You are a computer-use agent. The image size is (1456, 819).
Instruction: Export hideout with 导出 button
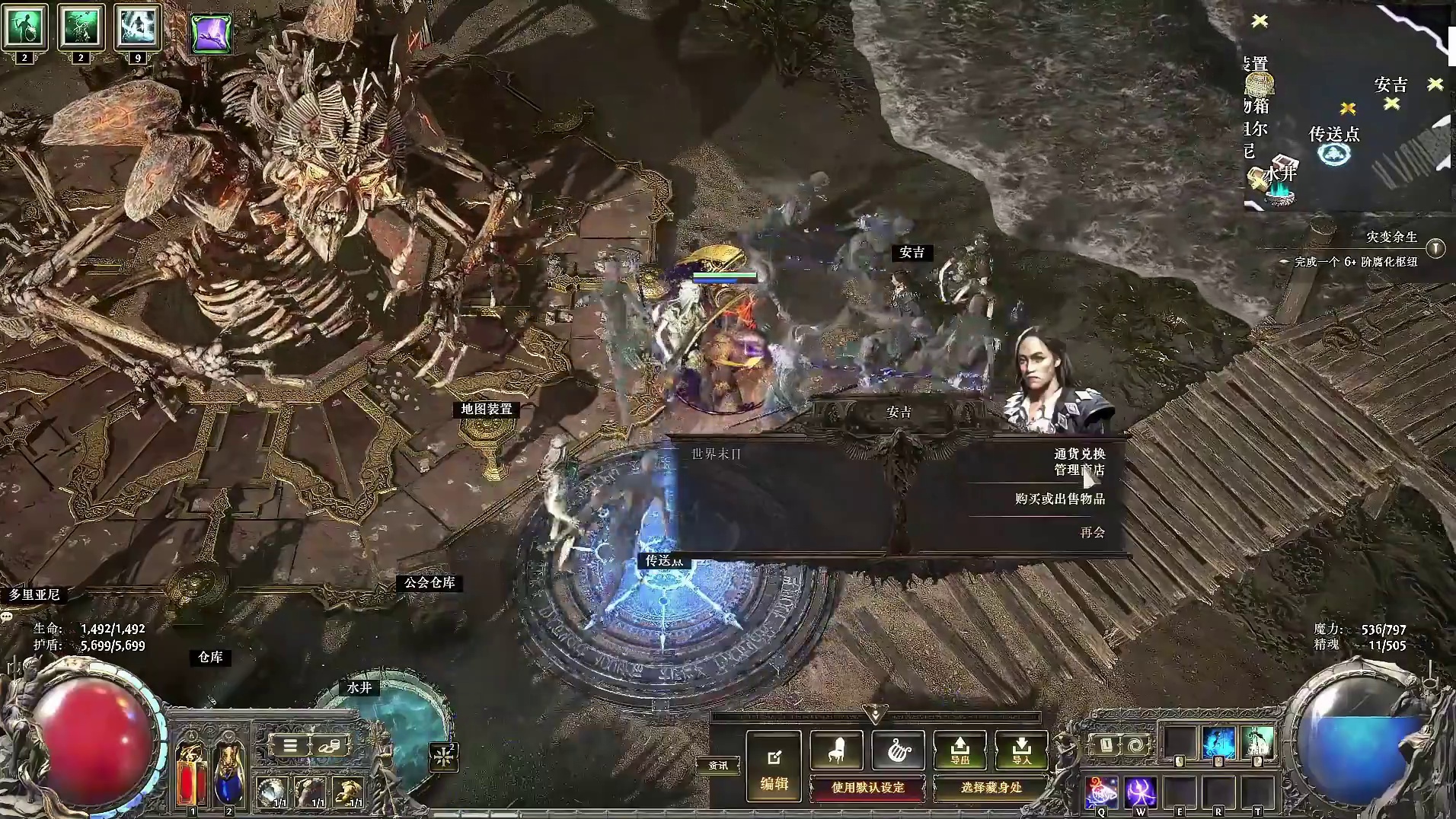[x=959, y=750]
